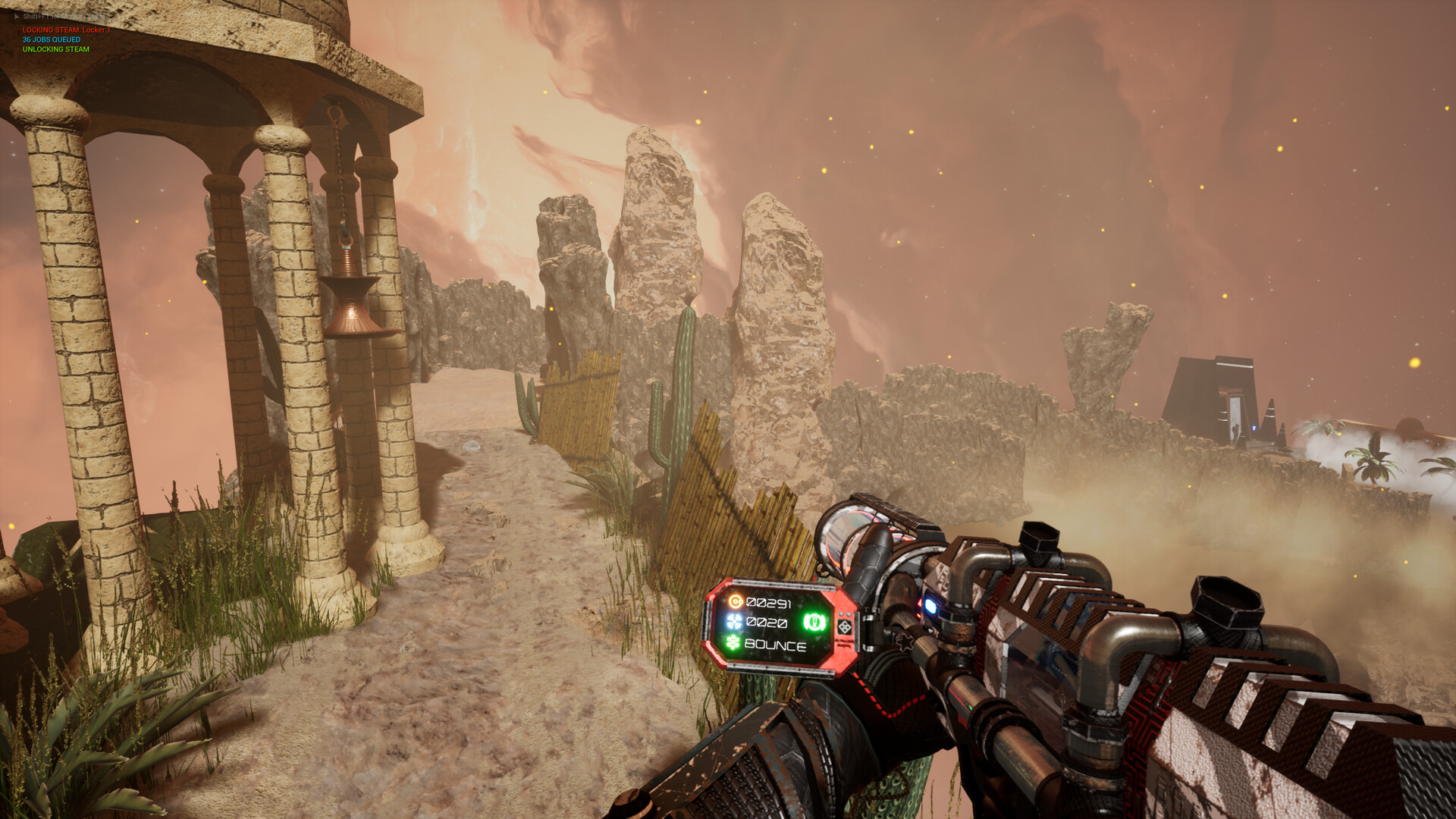
Task: Select the 36 JOBS QUEUED line
Action: [x=51, y=39]
